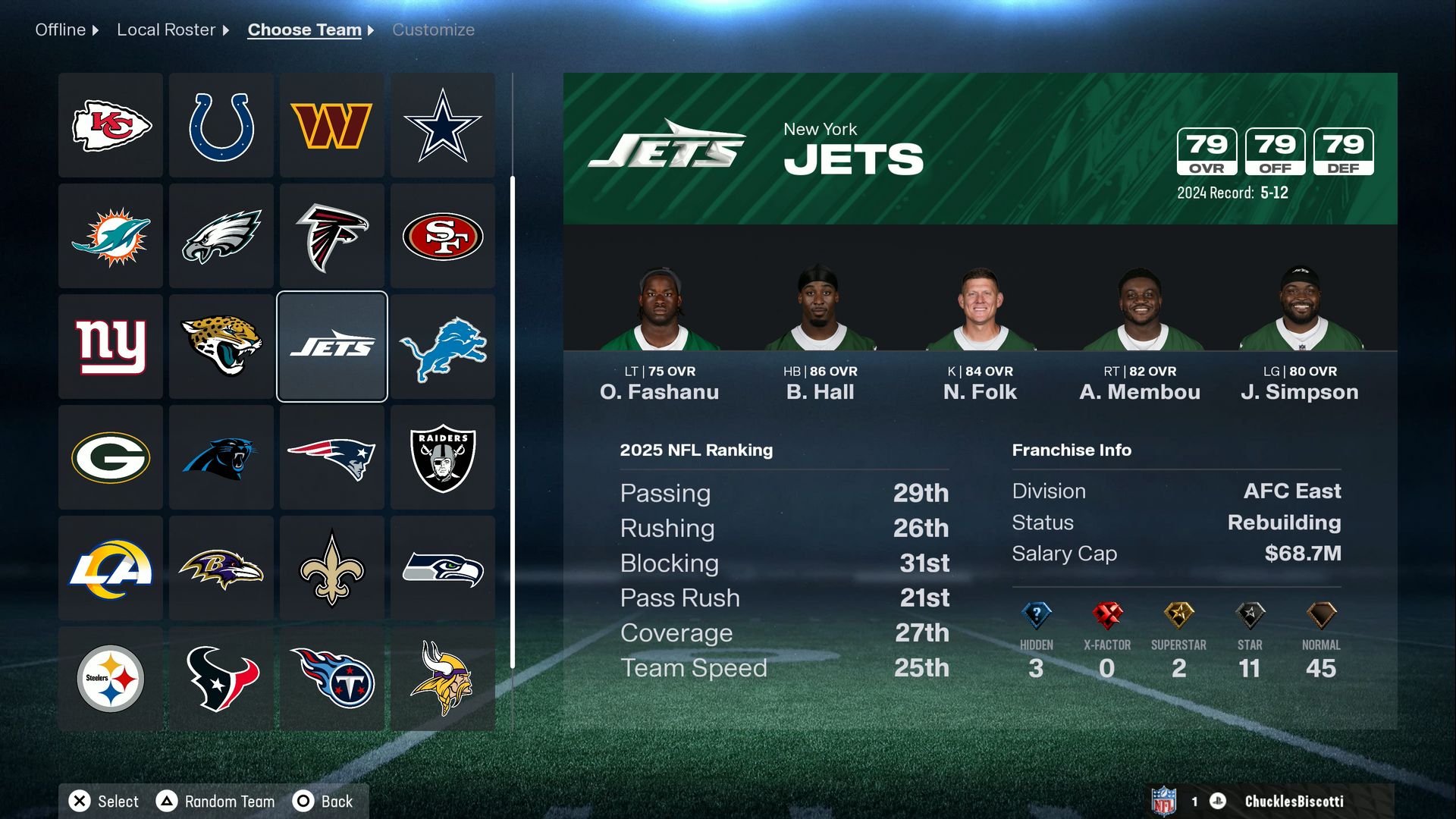The image size is (1456, 819).
Task: Choose the Pittsburgh Steelers tile
Action: (111, 679)
